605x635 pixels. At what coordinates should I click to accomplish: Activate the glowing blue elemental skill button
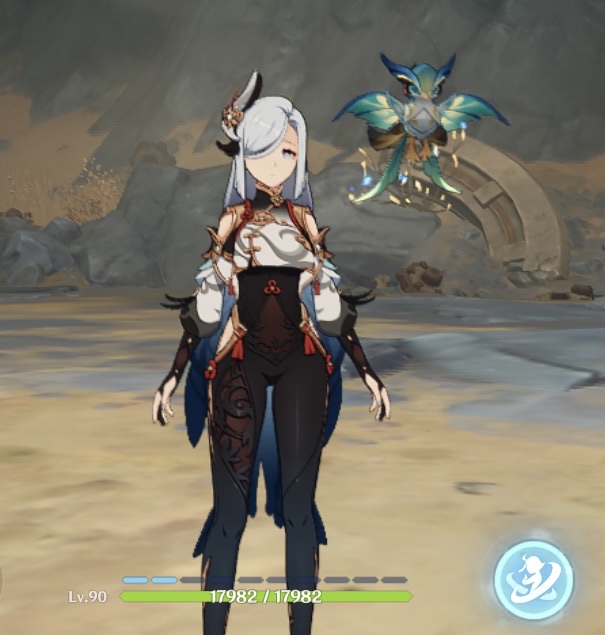point(534,579)
